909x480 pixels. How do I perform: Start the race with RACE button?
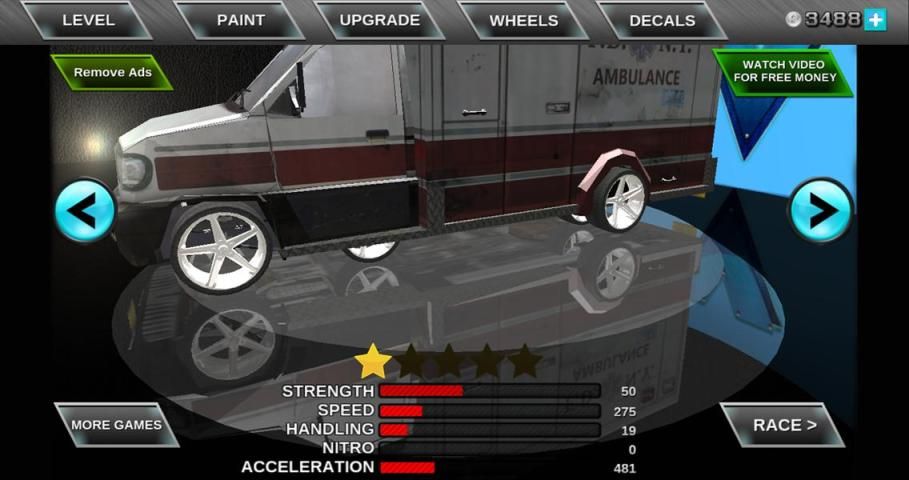coord(784,425)
